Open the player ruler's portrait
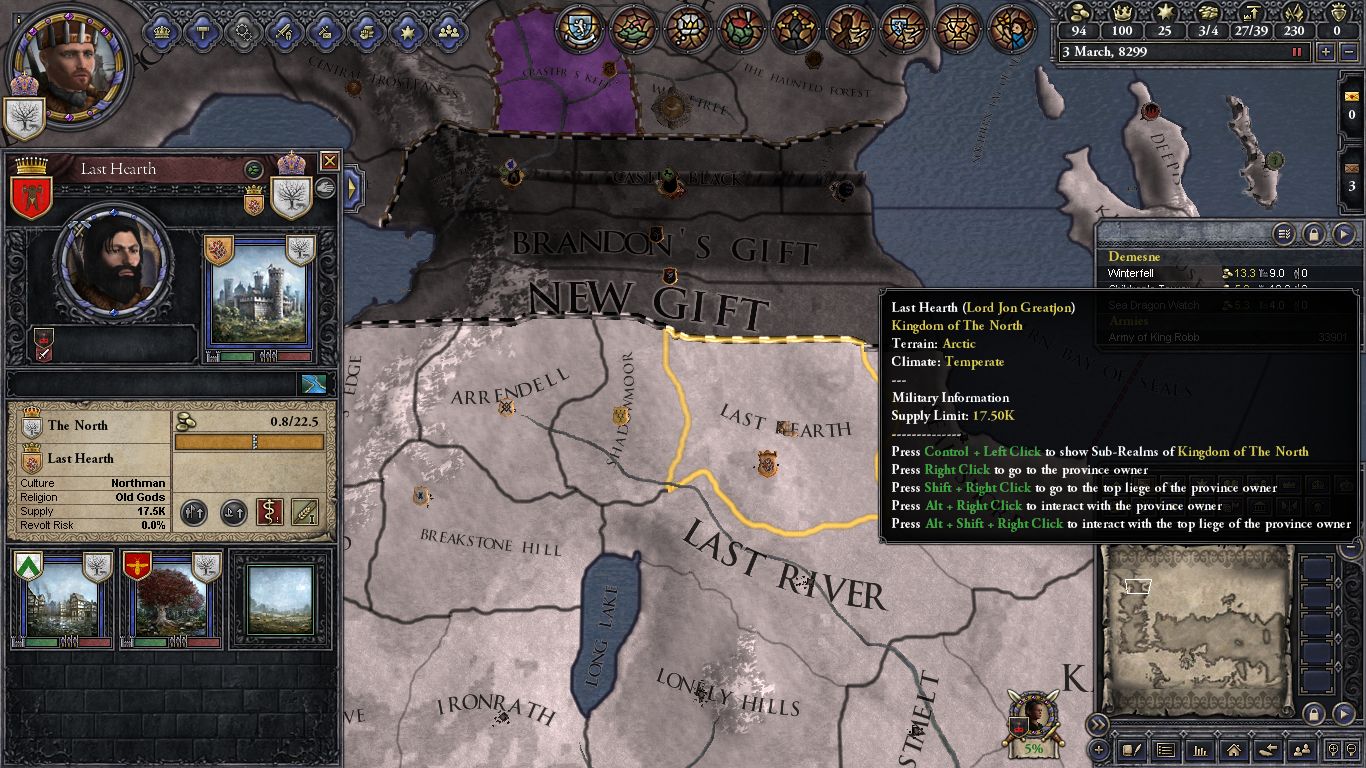1366x768 pixels. tap(70, 63)
